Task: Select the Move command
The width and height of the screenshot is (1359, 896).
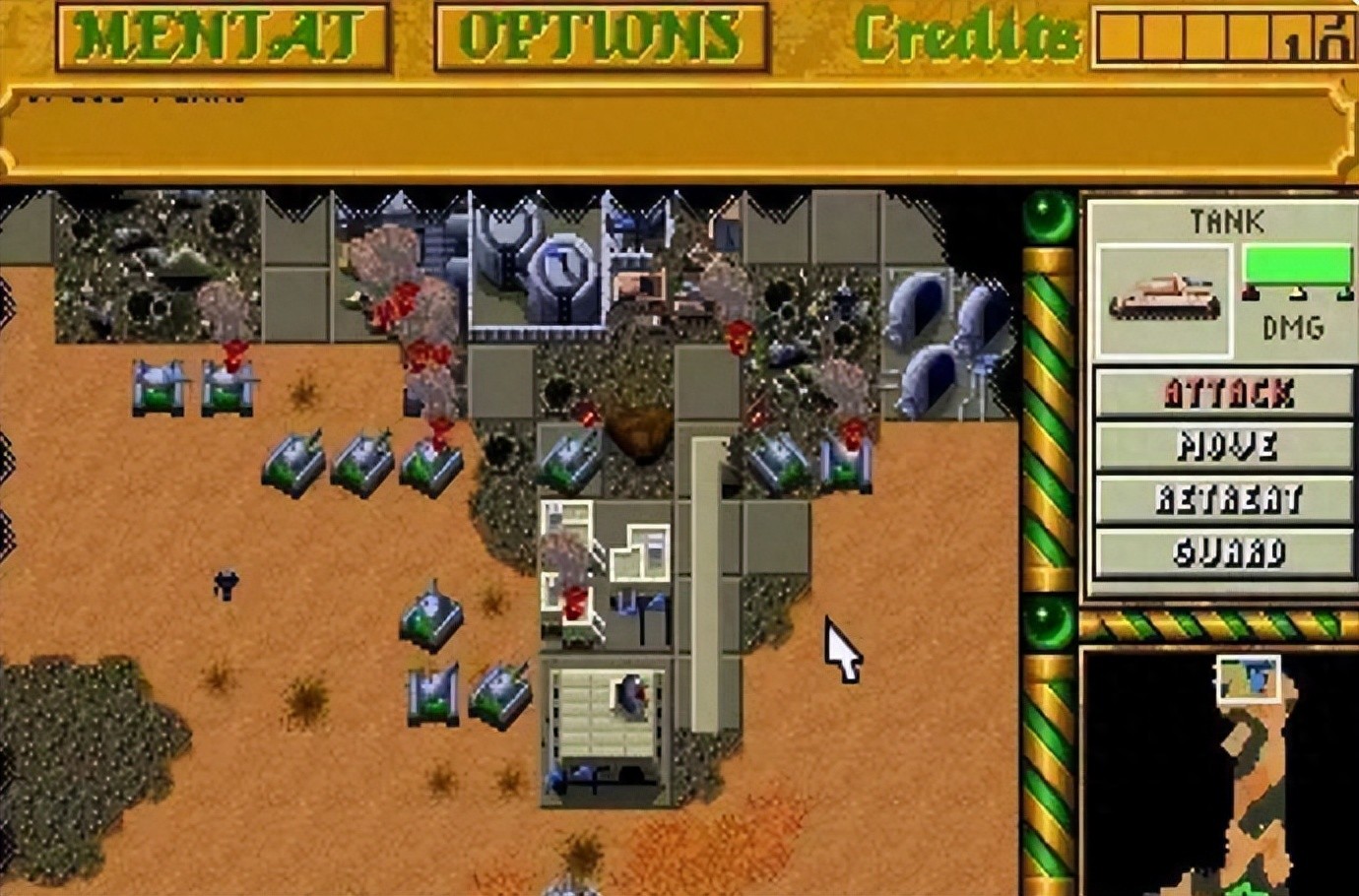Action: 1224,447
